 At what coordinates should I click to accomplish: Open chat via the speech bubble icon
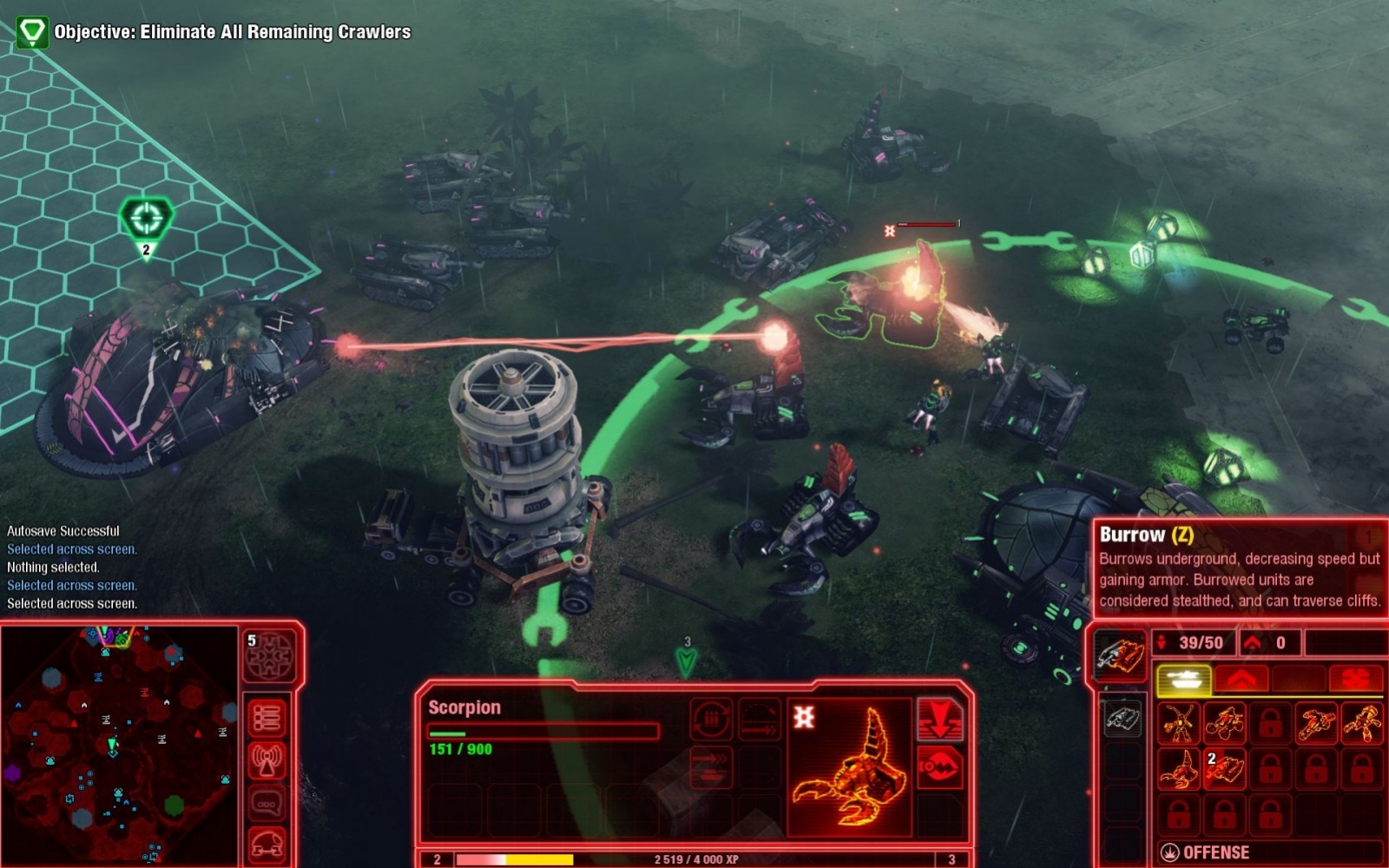[267, 800]
